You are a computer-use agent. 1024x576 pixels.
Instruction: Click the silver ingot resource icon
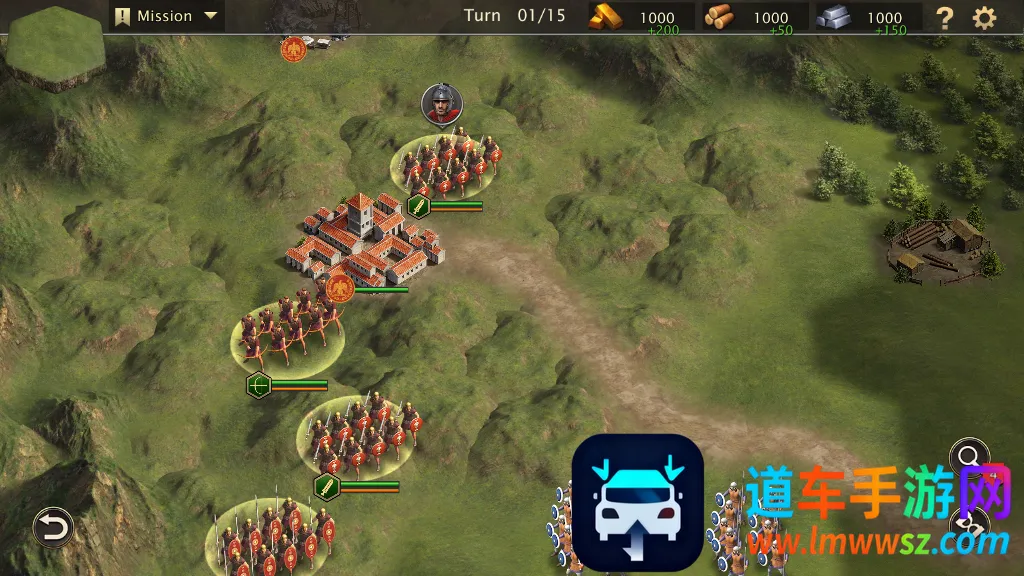click(833, 16)
